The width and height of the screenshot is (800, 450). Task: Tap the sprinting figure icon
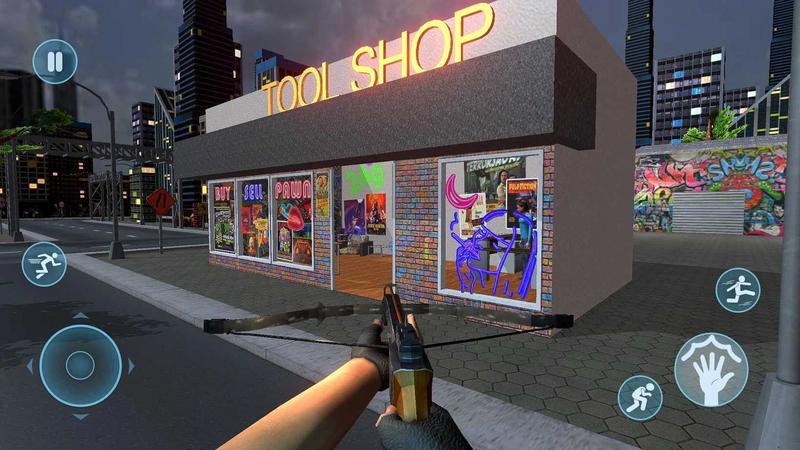(44, 264)
